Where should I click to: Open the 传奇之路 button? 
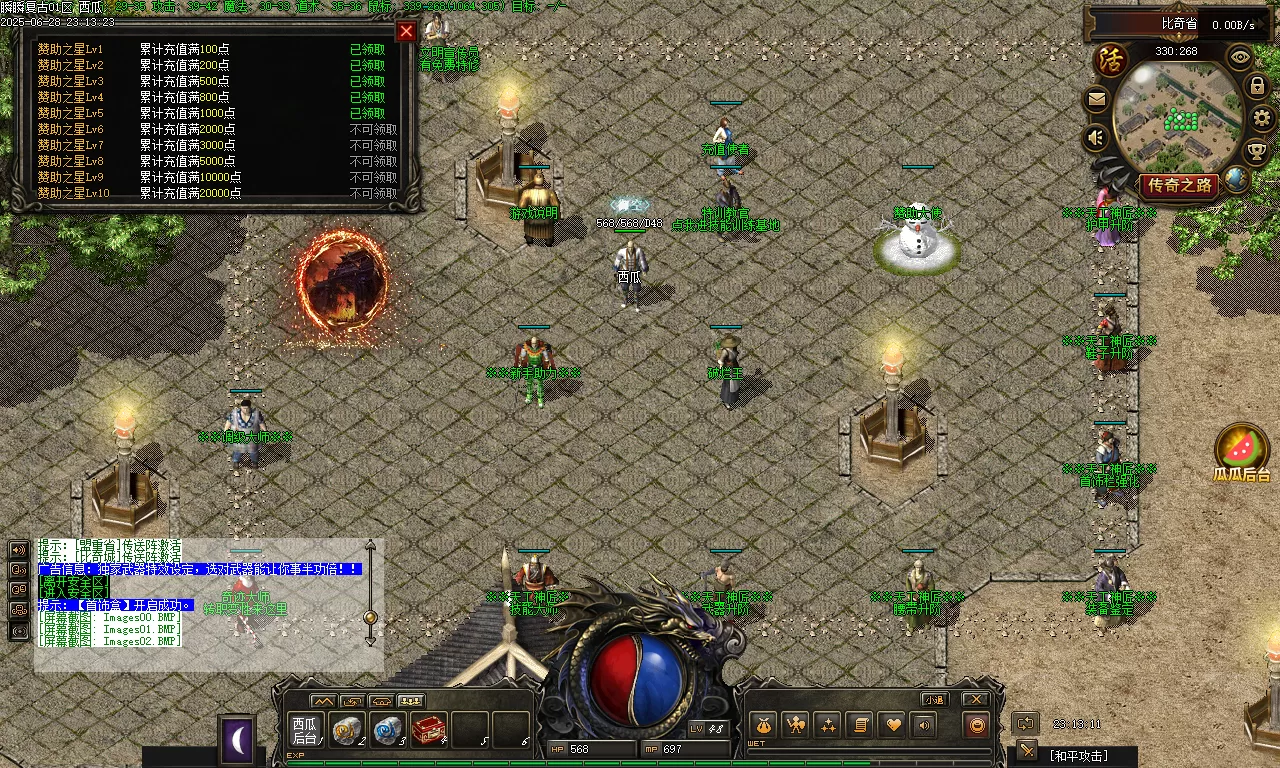(x=1180, y=185)
